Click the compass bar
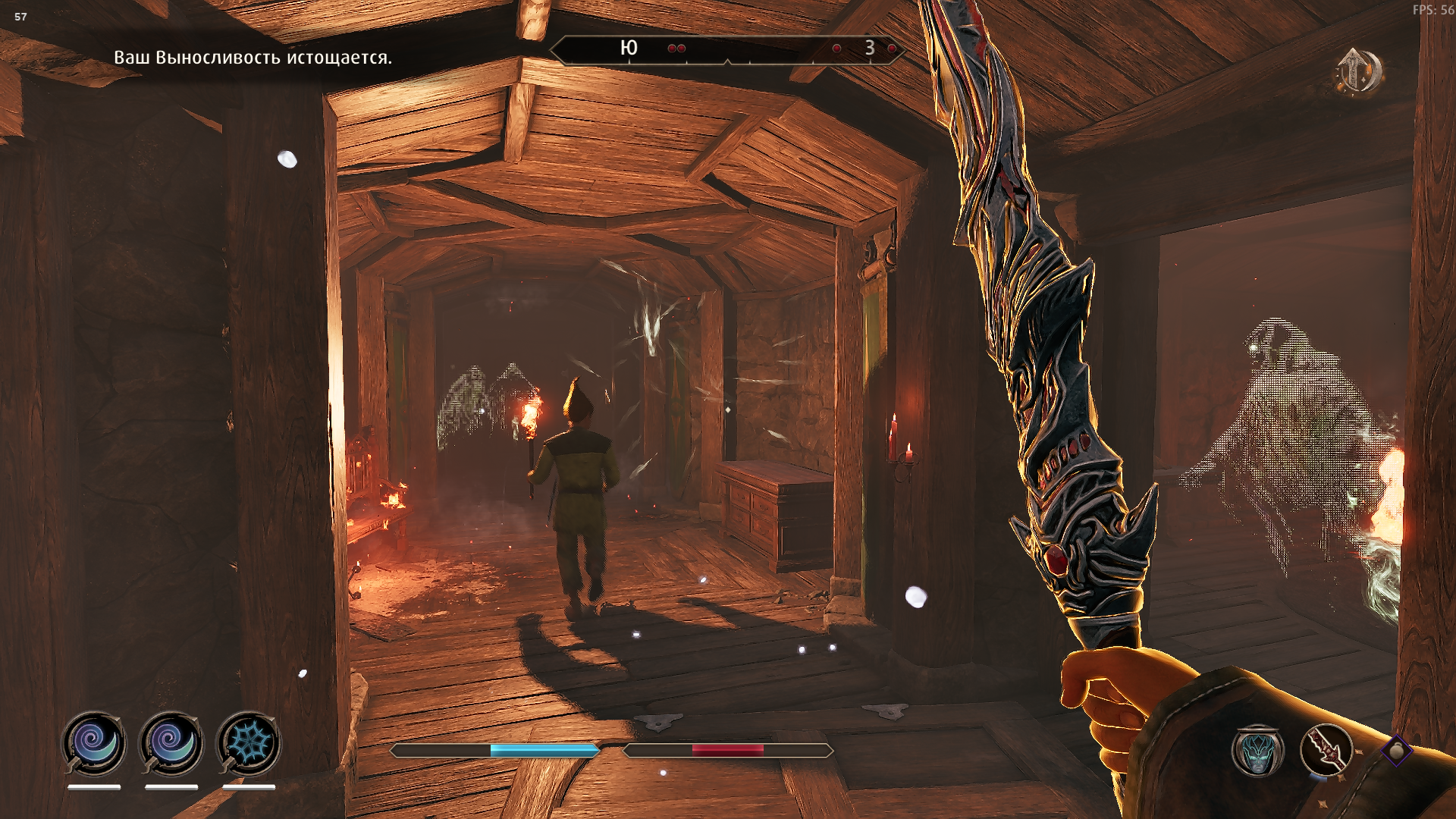1456x819 pixels. 726,50
